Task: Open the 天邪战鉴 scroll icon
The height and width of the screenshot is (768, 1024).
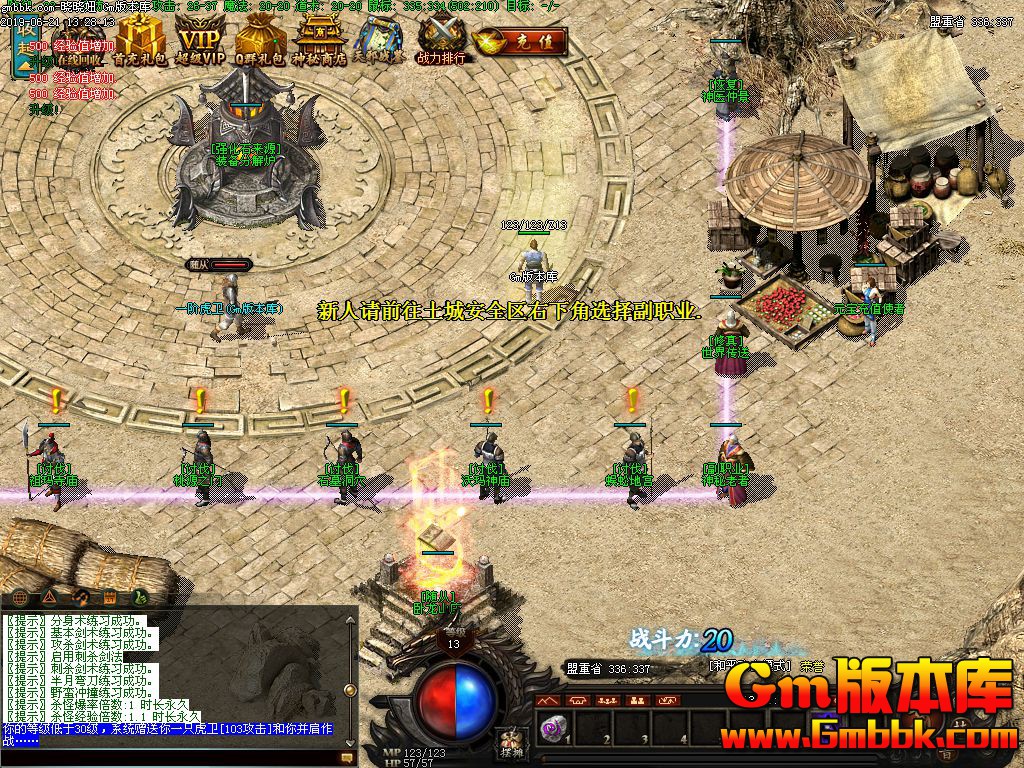Action: (x=380, y=42)
